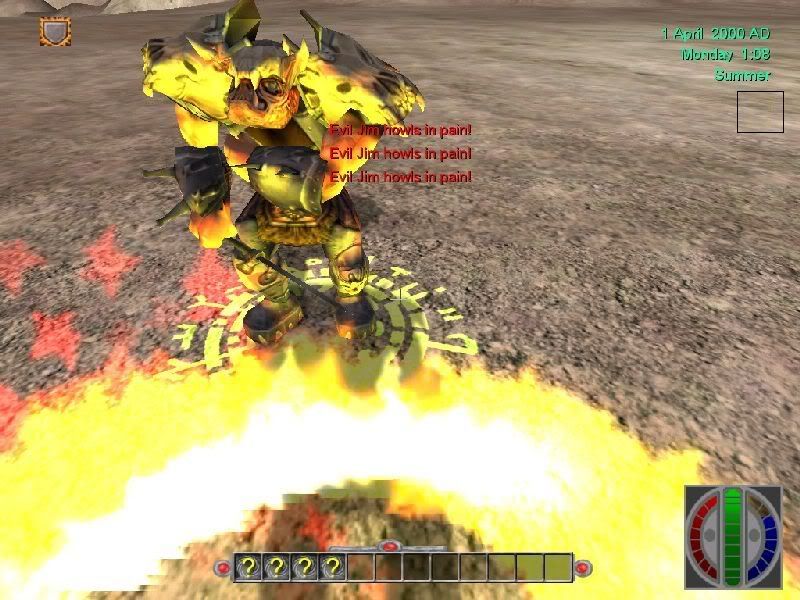This screenshot has height=600, width=800.
Task: Click the red button at hotbar's right end
Action: tap(583, 568)
